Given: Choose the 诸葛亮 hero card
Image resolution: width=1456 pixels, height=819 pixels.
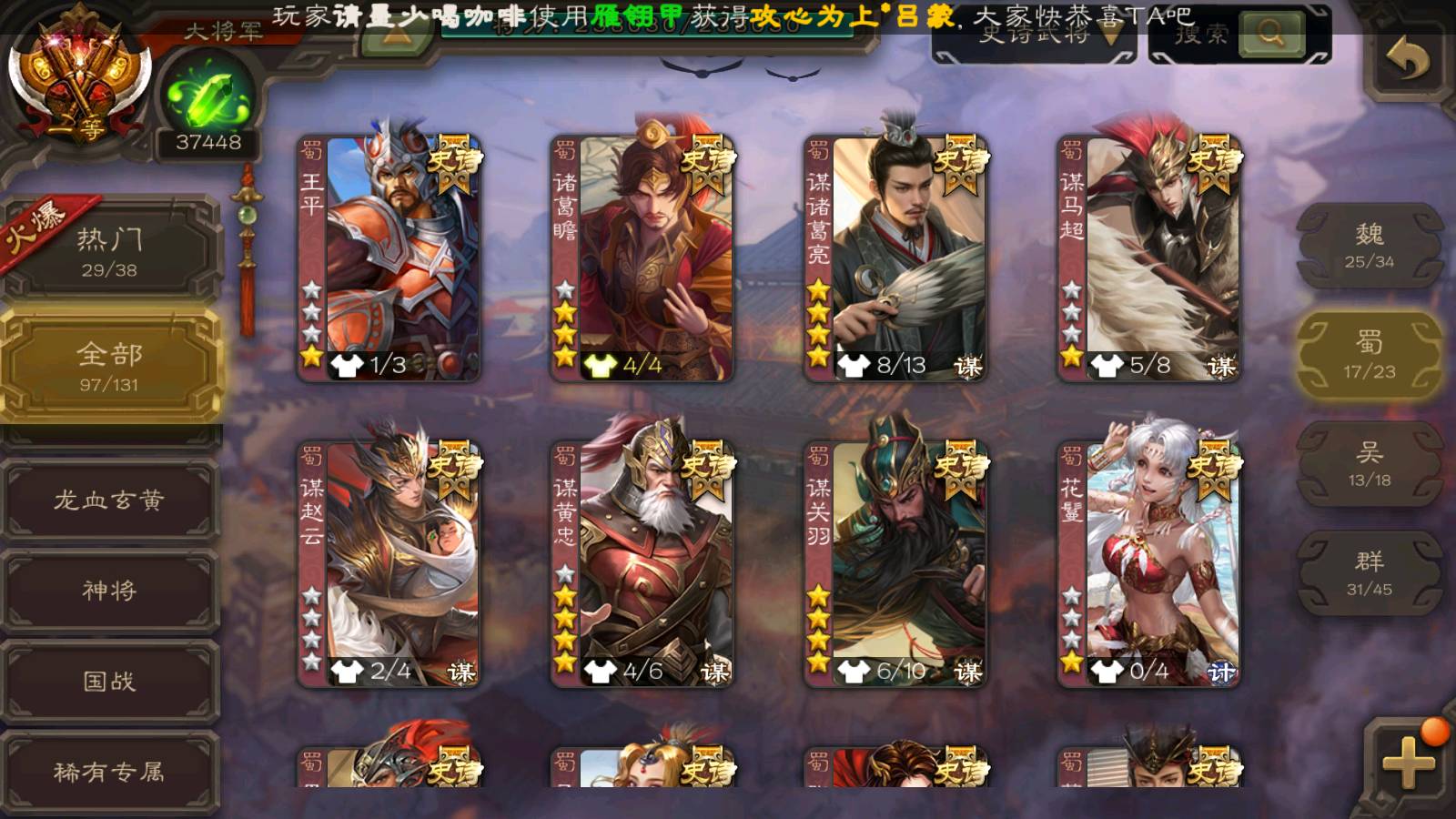Looking at the screenshot, I should (895, 258).
